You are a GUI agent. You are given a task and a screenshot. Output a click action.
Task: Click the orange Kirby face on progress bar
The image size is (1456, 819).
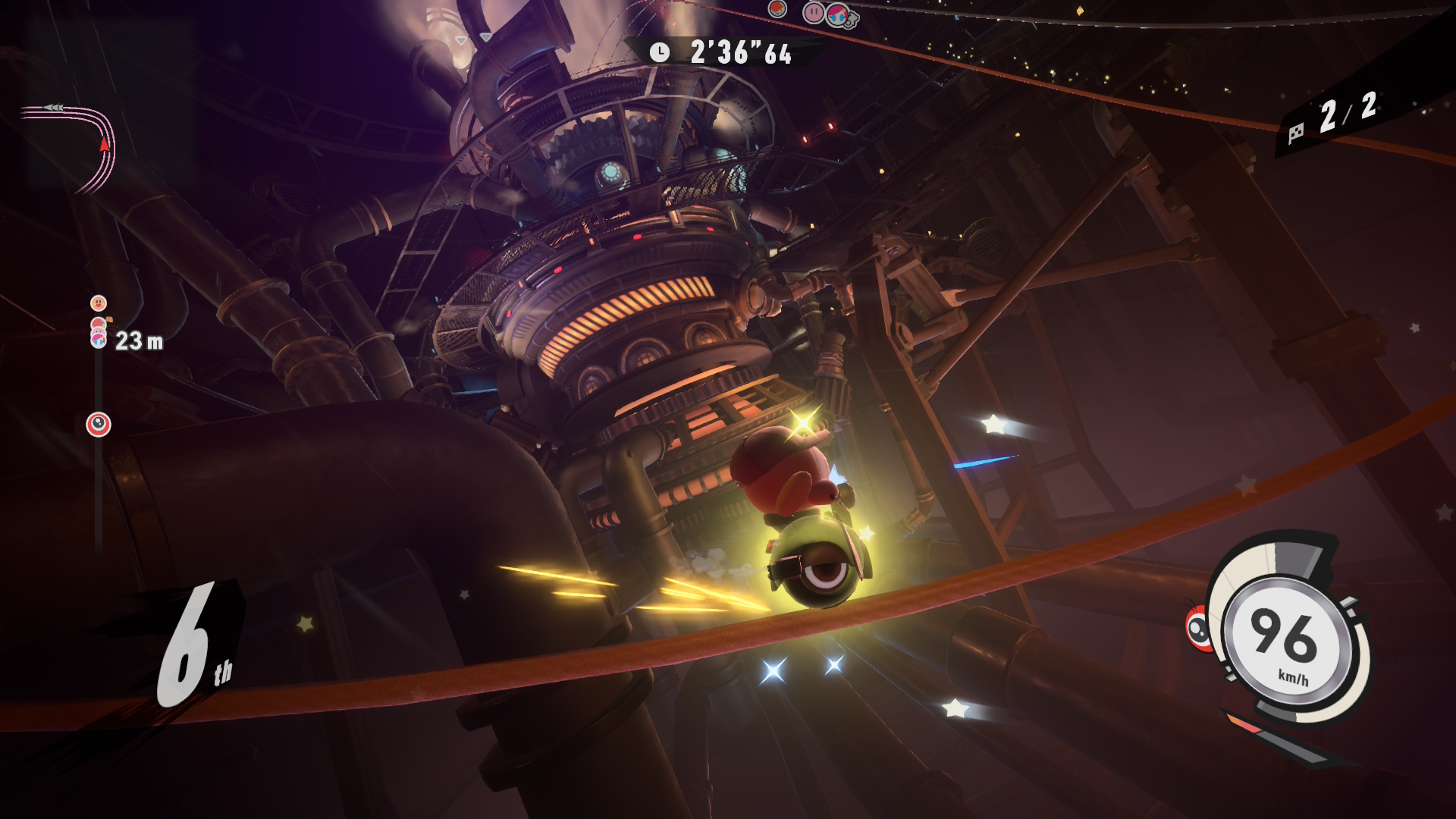99,303
